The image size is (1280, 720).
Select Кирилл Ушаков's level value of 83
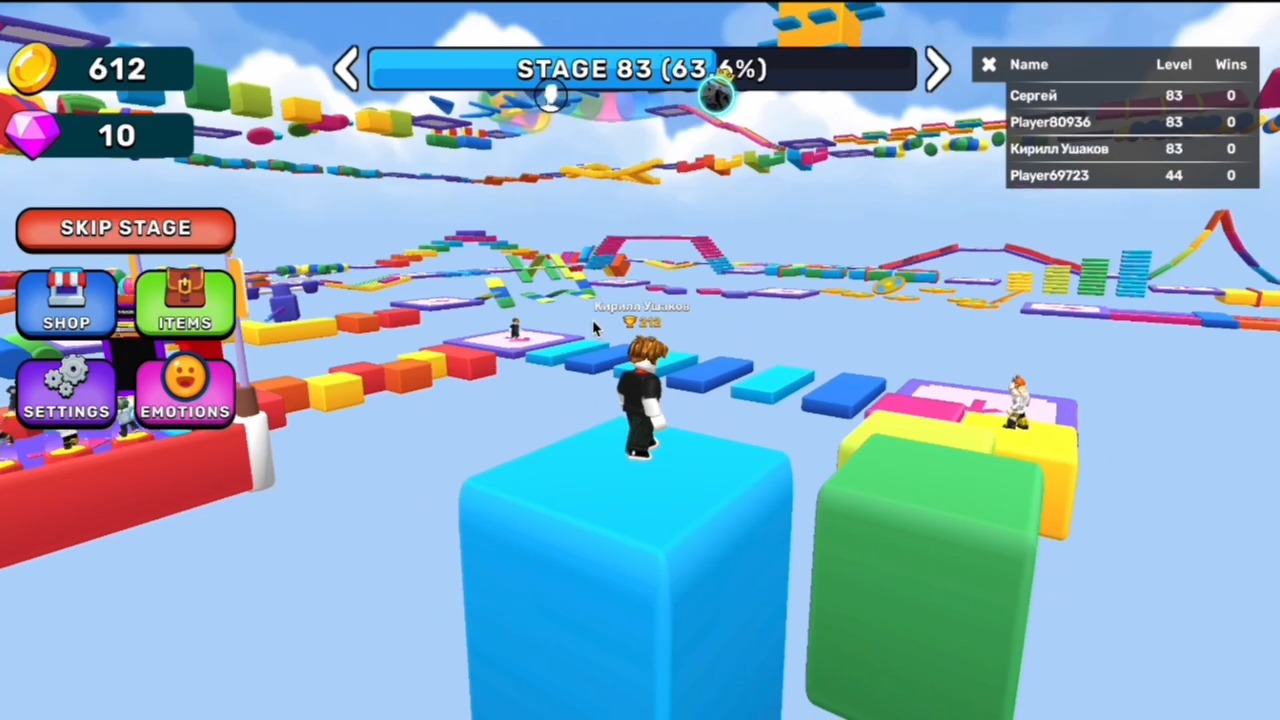[1174, 148]
